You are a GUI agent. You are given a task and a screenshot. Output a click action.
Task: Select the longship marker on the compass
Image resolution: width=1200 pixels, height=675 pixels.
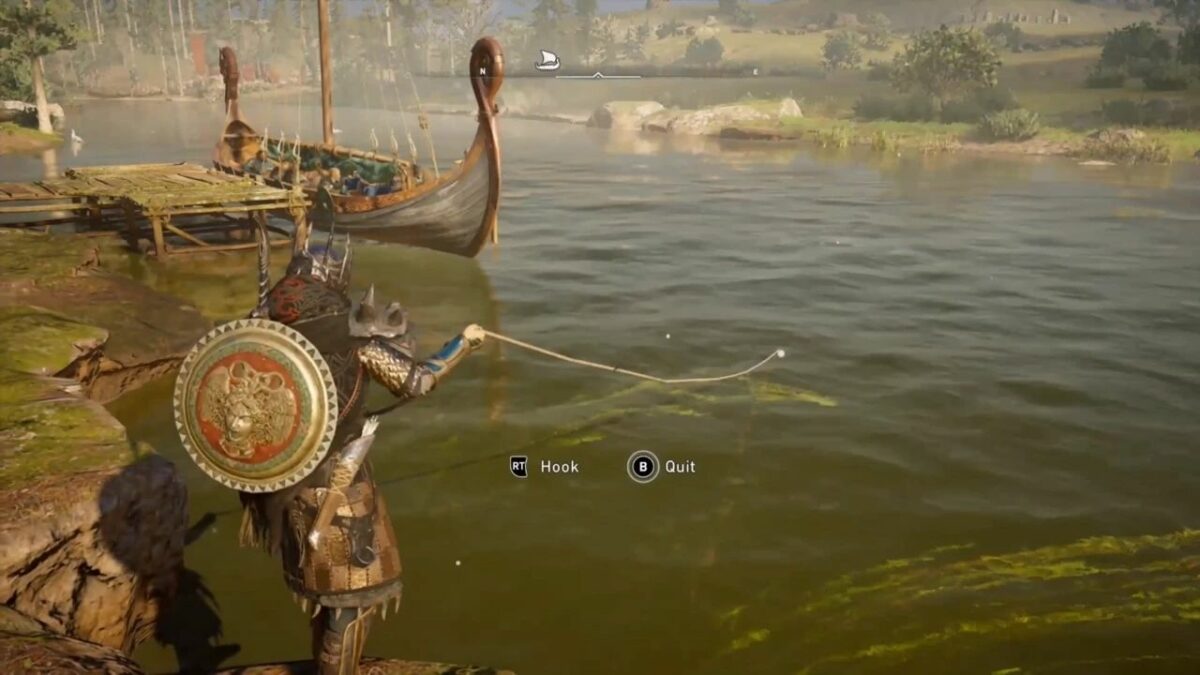click(x=547, y=61)
